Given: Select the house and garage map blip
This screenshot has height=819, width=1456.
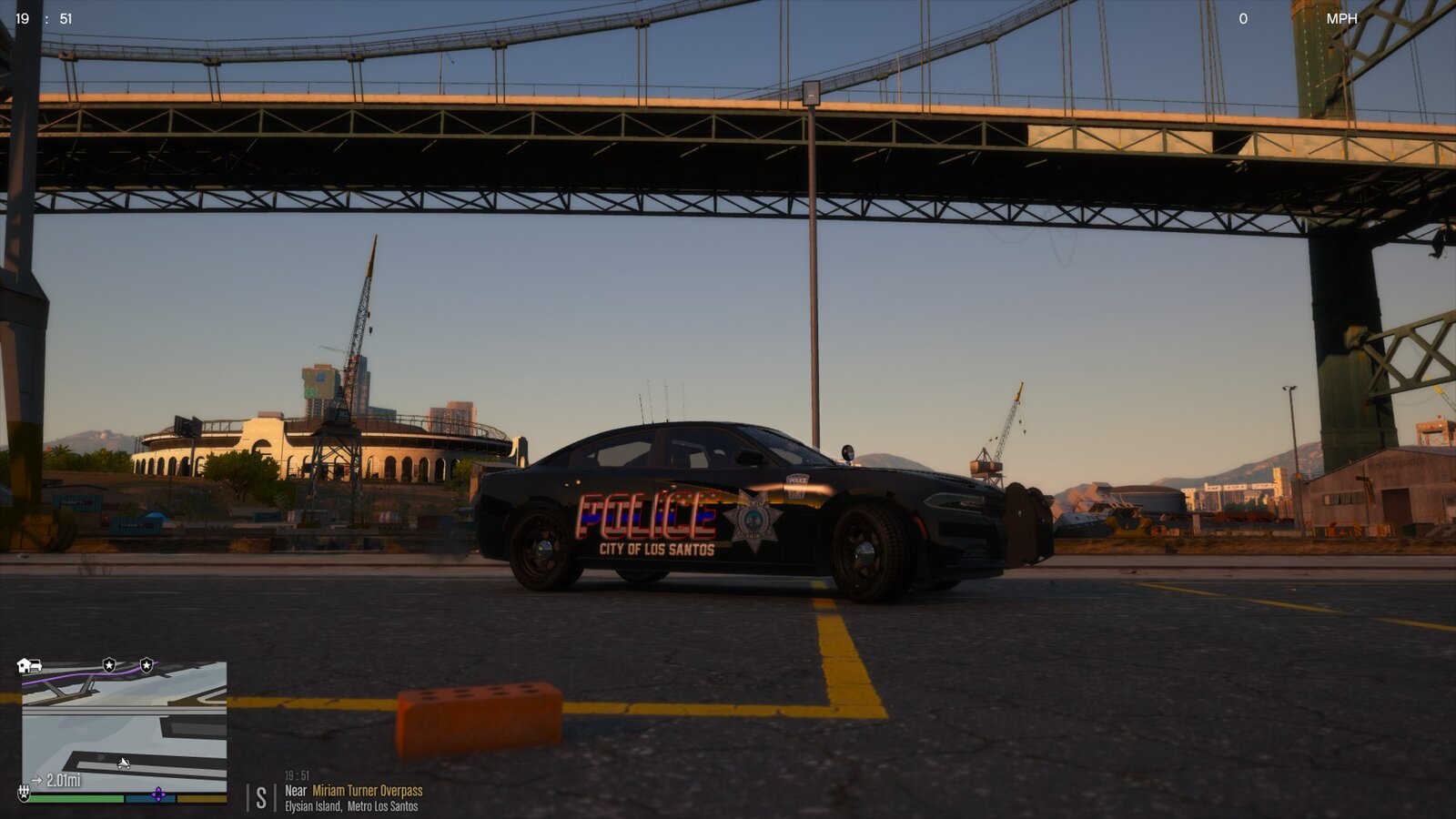Looking at the screenshot, I should pyautogui.click(x=29, y=666).
